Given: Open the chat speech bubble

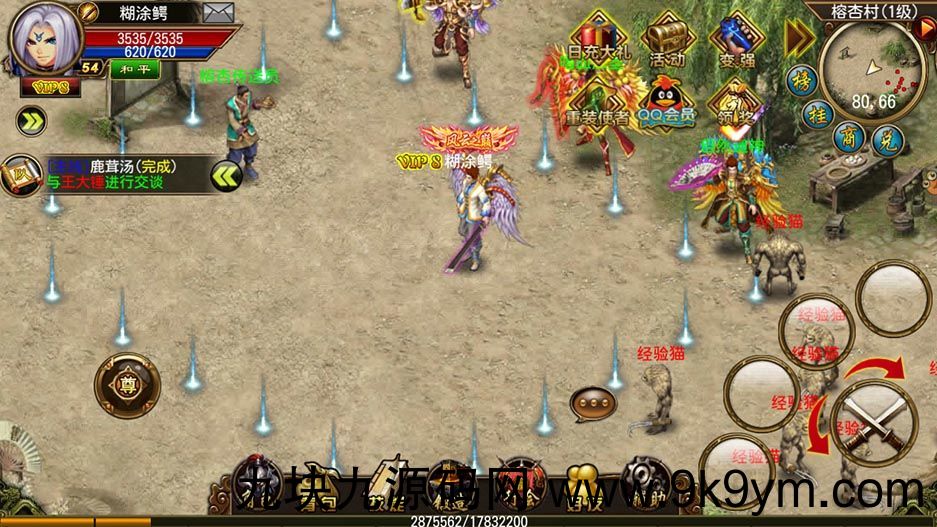Looking at the screenshot, I should click(593, 404).
